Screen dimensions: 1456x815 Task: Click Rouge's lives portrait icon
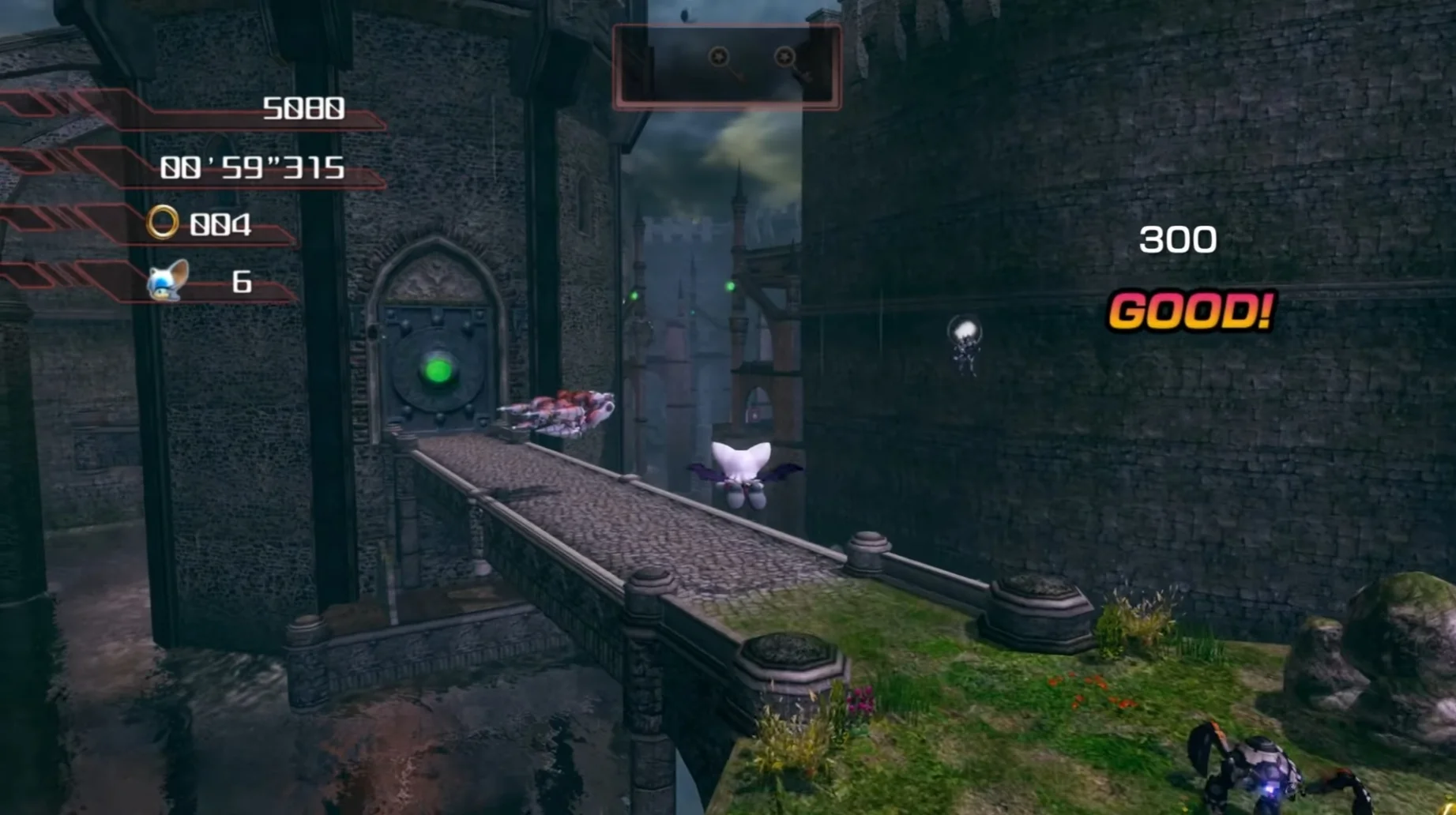pos(167,281)
